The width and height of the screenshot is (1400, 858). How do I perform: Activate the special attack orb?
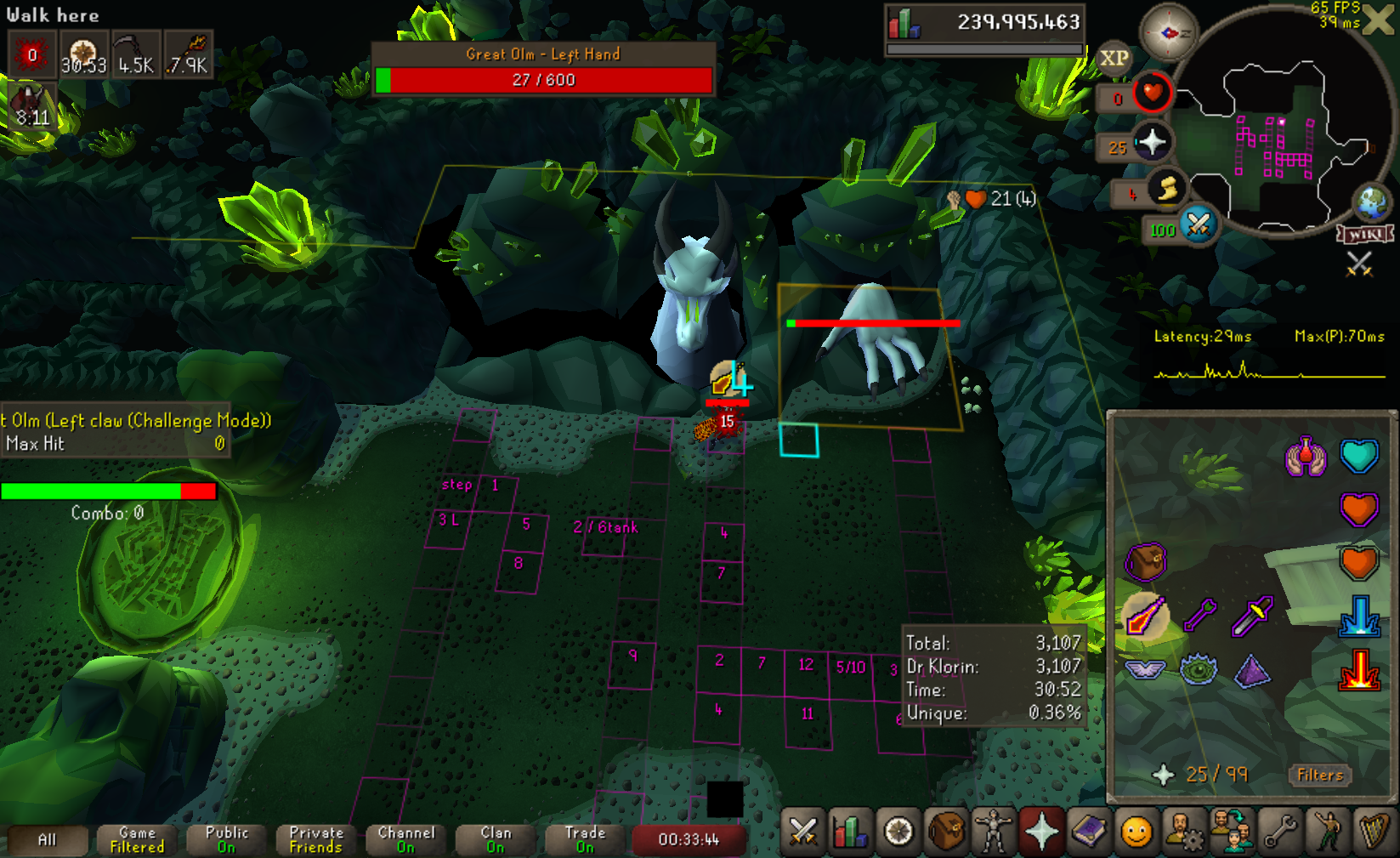[x=1198, y=224]
